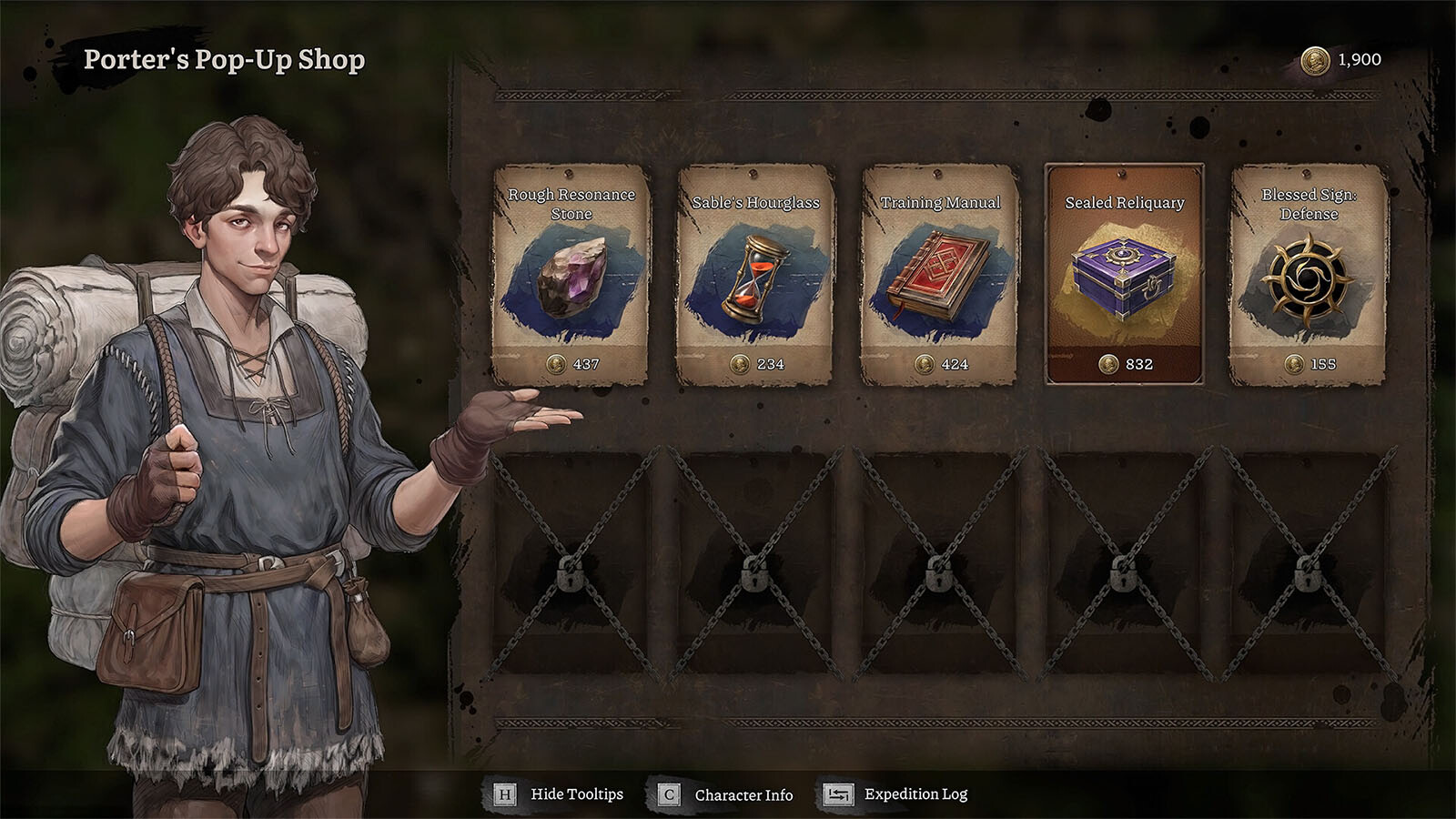This screenshot has height=819, width=1456.
Task: Purchase the Training Manual book
Action: (939, 275)
